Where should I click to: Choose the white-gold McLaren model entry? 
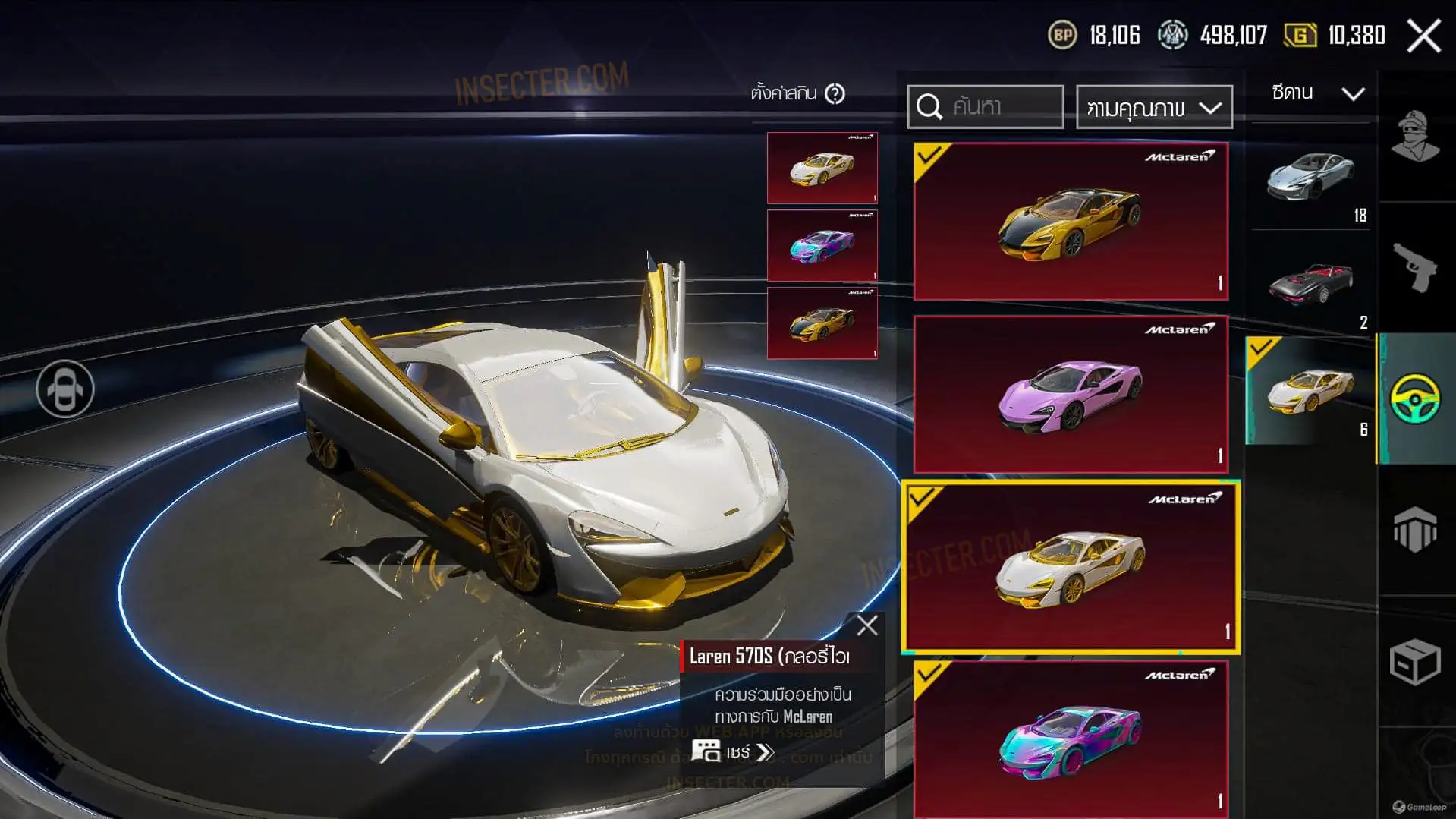1310,391
